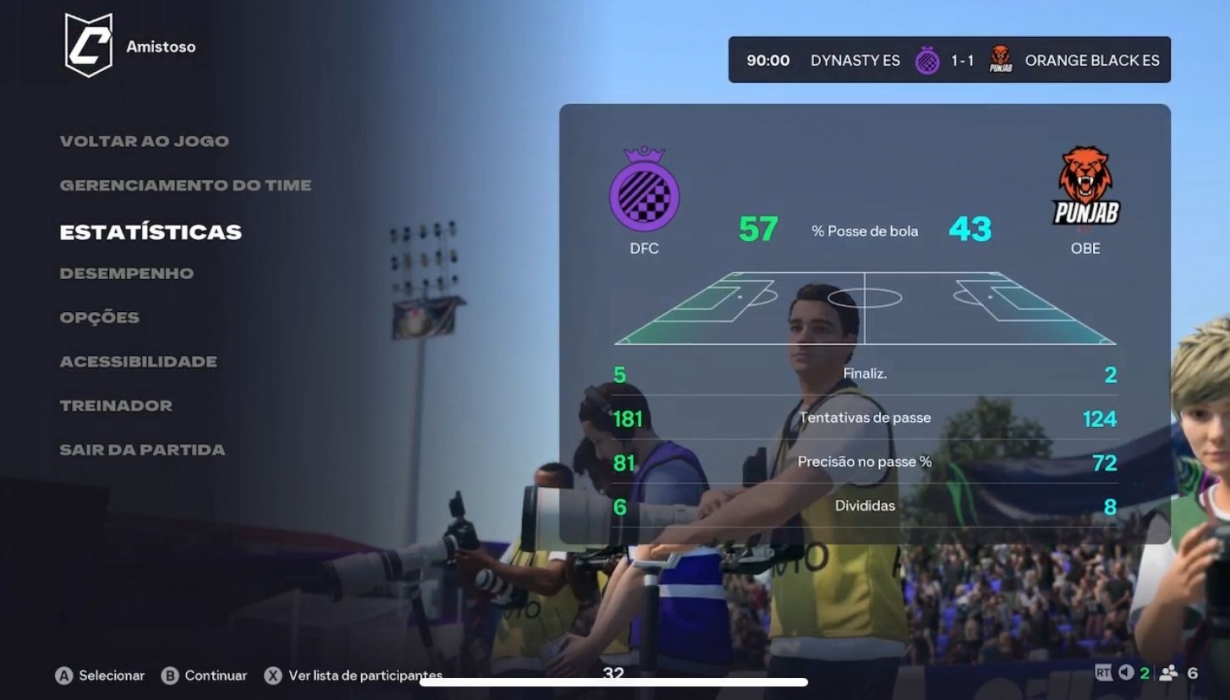The image size is (1230, 700).
Task: Choose the Estatísticas menu entry
Action: pyautogui.click(x=151, y=232)
